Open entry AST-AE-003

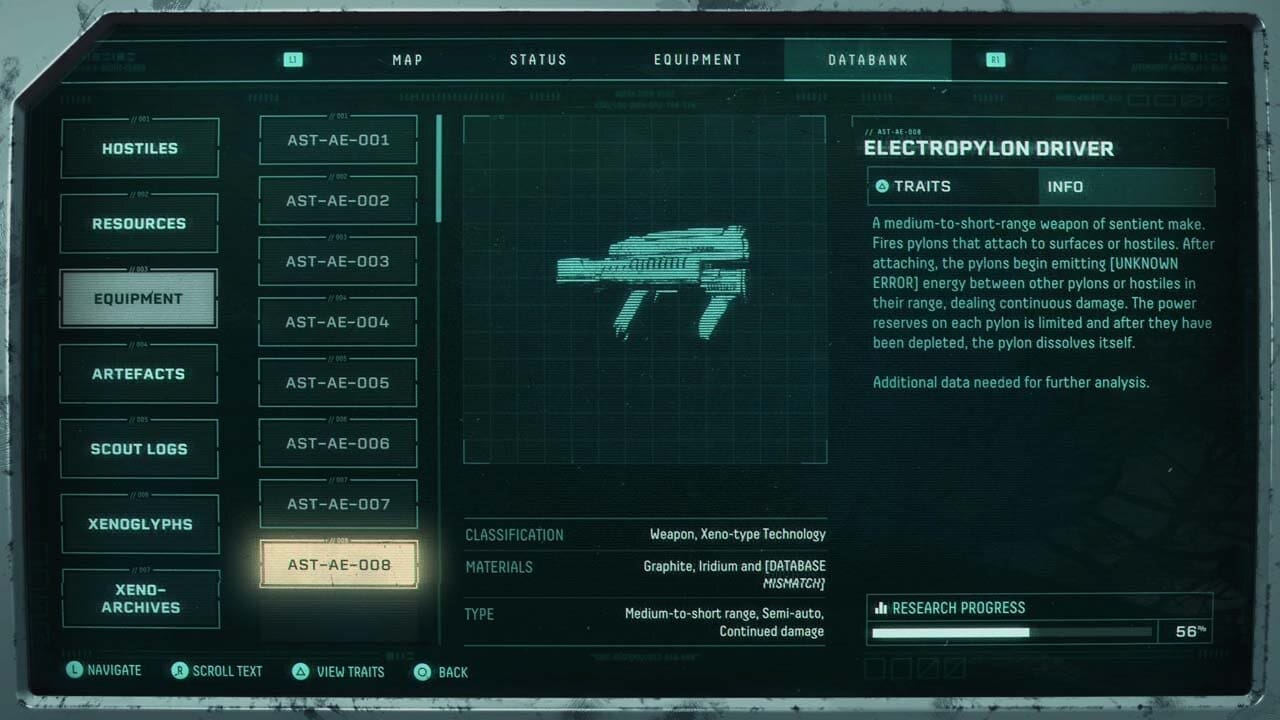338,262
